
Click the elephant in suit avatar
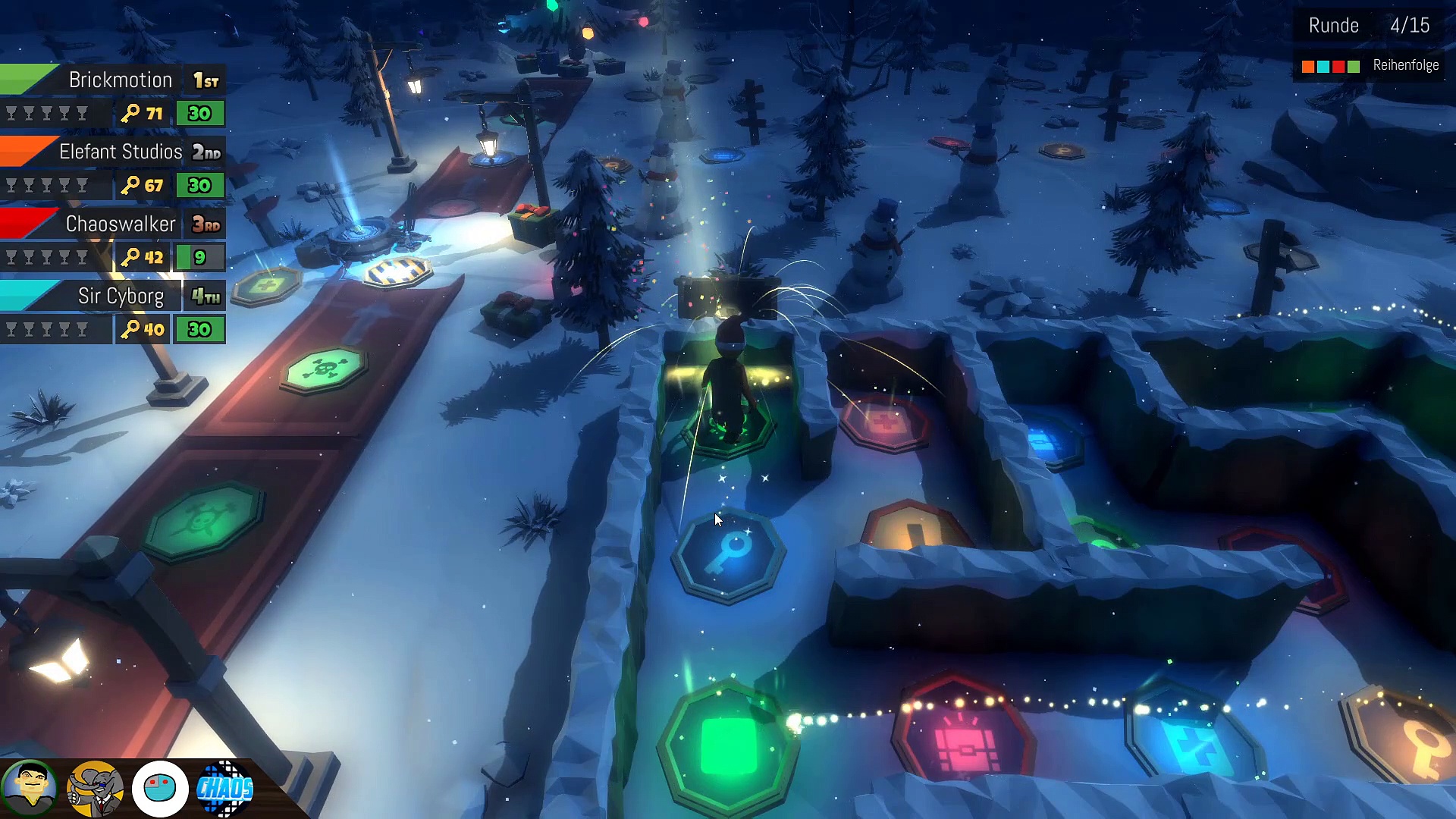95,789
